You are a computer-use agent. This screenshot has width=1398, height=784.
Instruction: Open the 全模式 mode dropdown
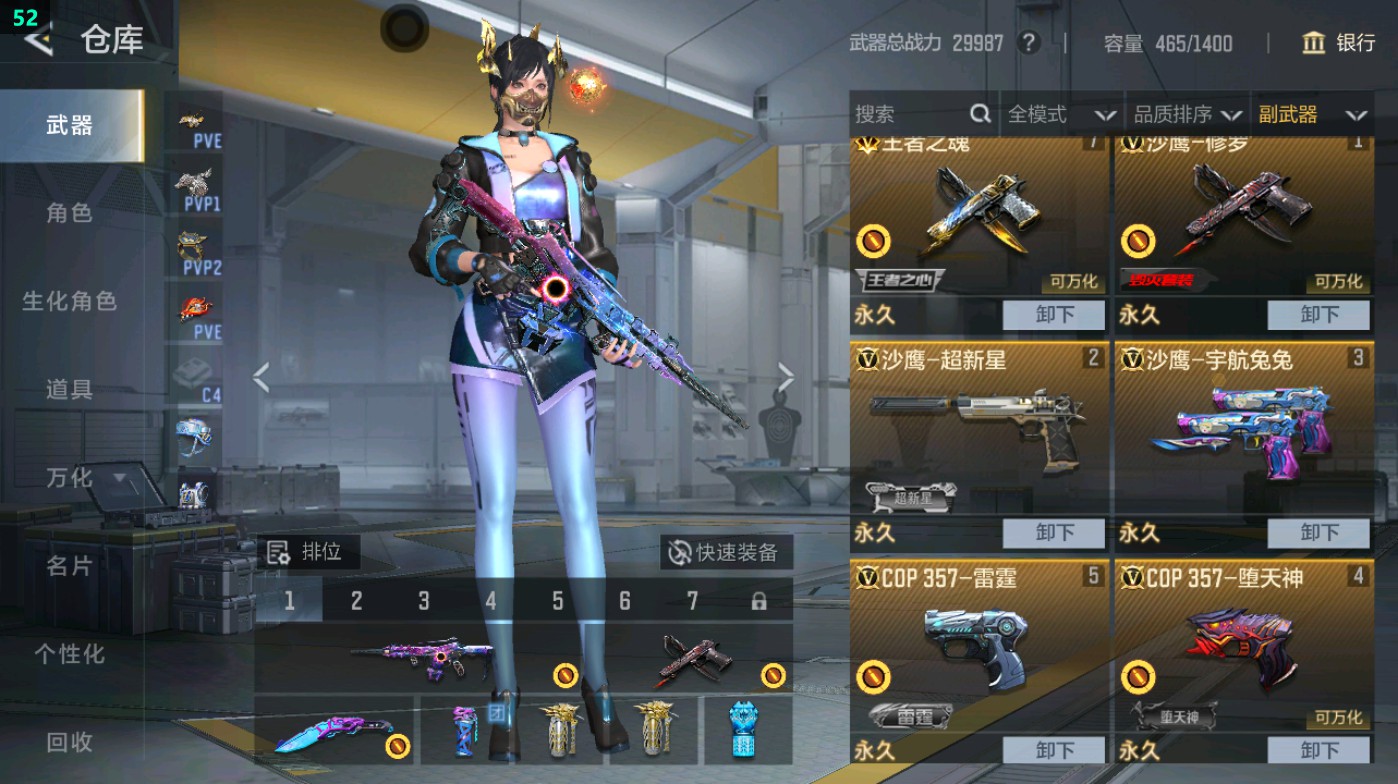[x=1060, y=114]
